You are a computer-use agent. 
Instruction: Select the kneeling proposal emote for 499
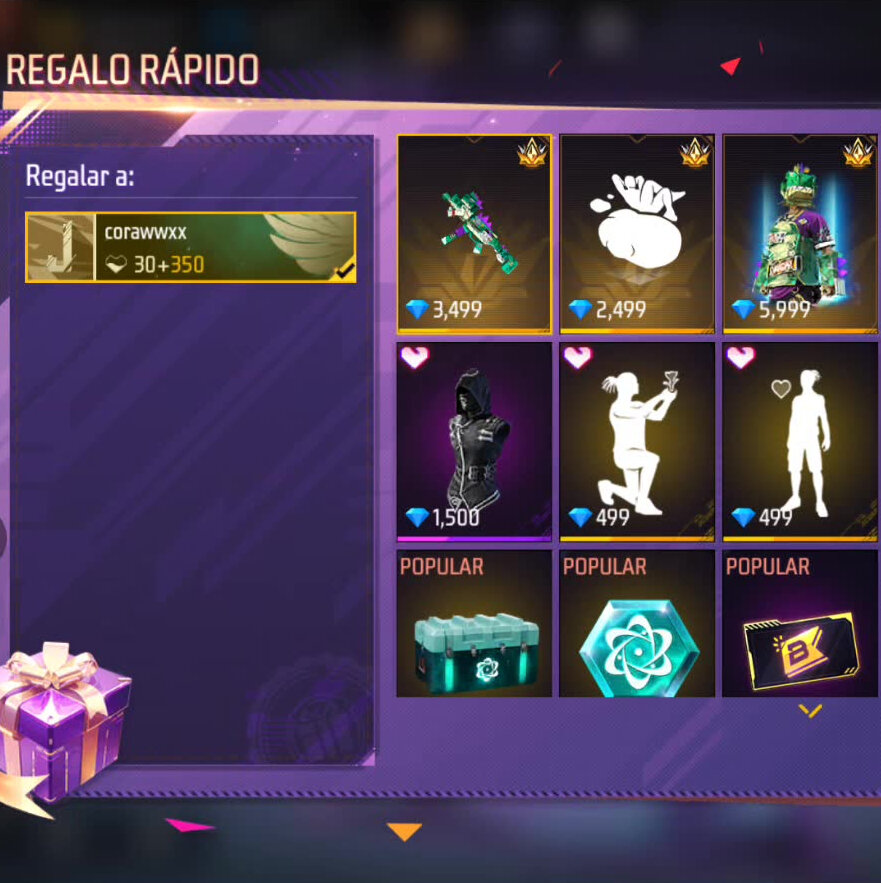coord(637,441)
